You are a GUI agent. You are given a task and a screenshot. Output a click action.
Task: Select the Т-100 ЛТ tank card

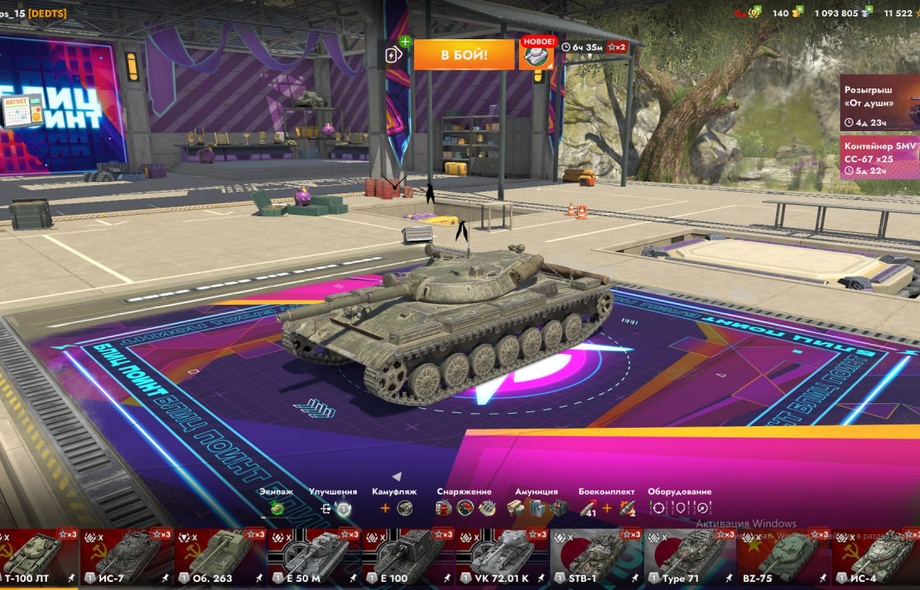click(x=40, y=557)
